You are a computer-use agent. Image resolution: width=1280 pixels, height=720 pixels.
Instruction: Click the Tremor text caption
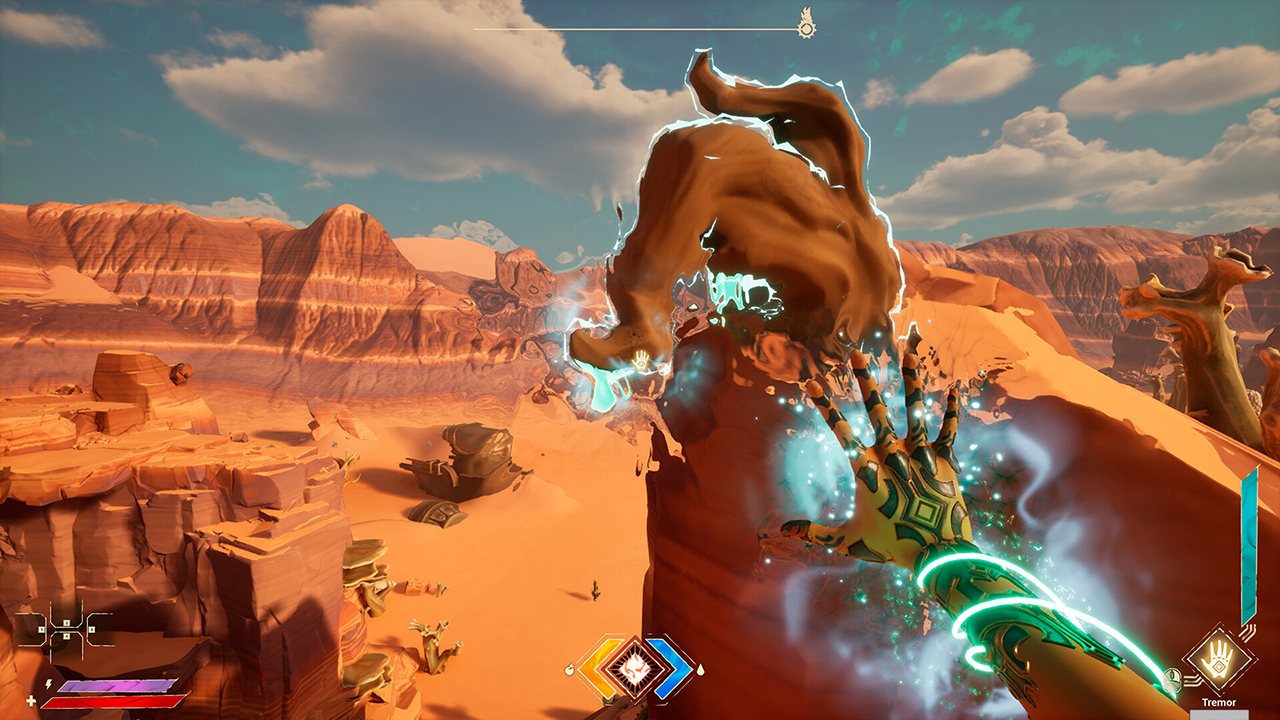click(1220, 702)
